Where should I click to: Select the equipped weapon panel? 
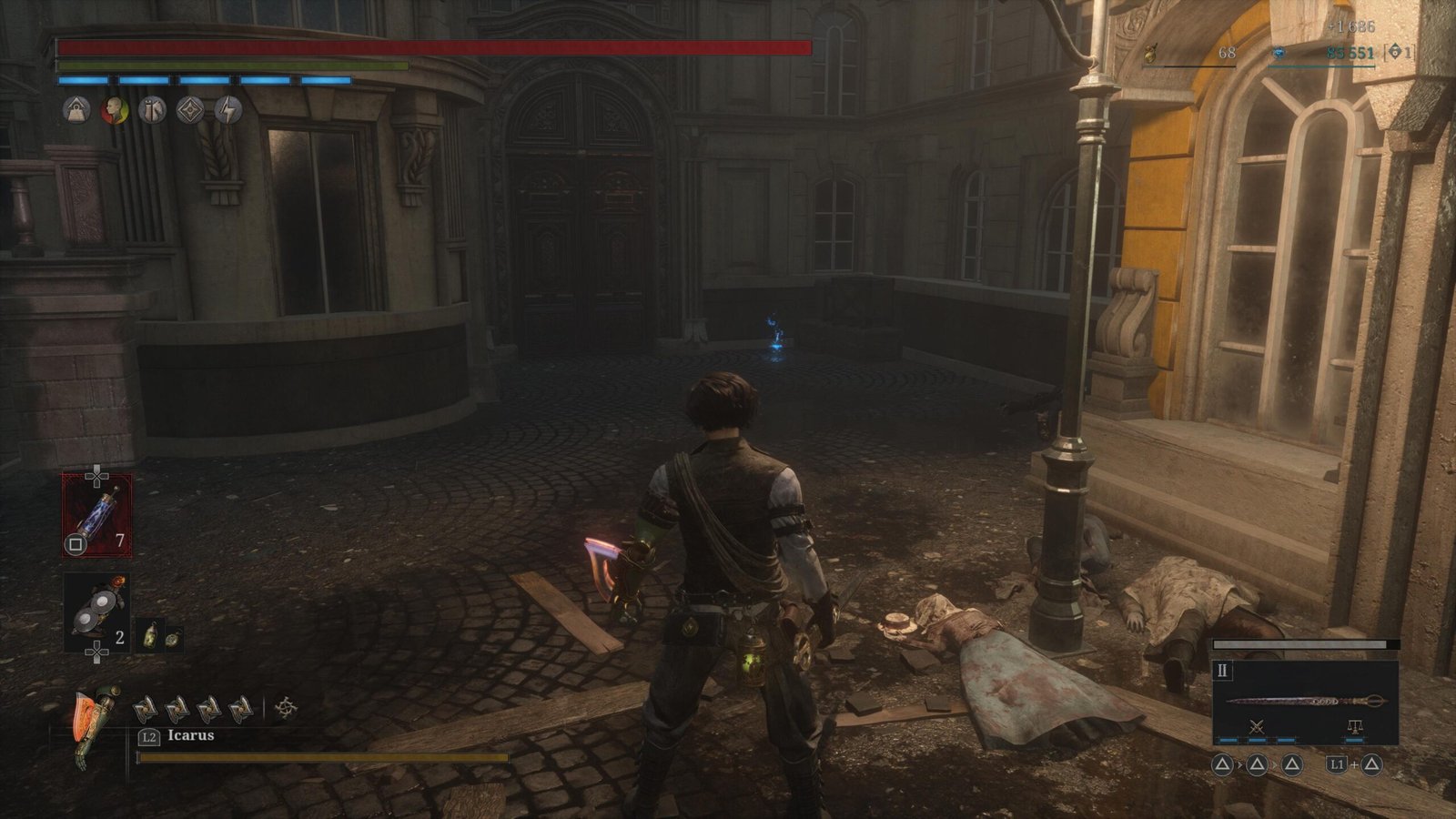[1305, 702]
